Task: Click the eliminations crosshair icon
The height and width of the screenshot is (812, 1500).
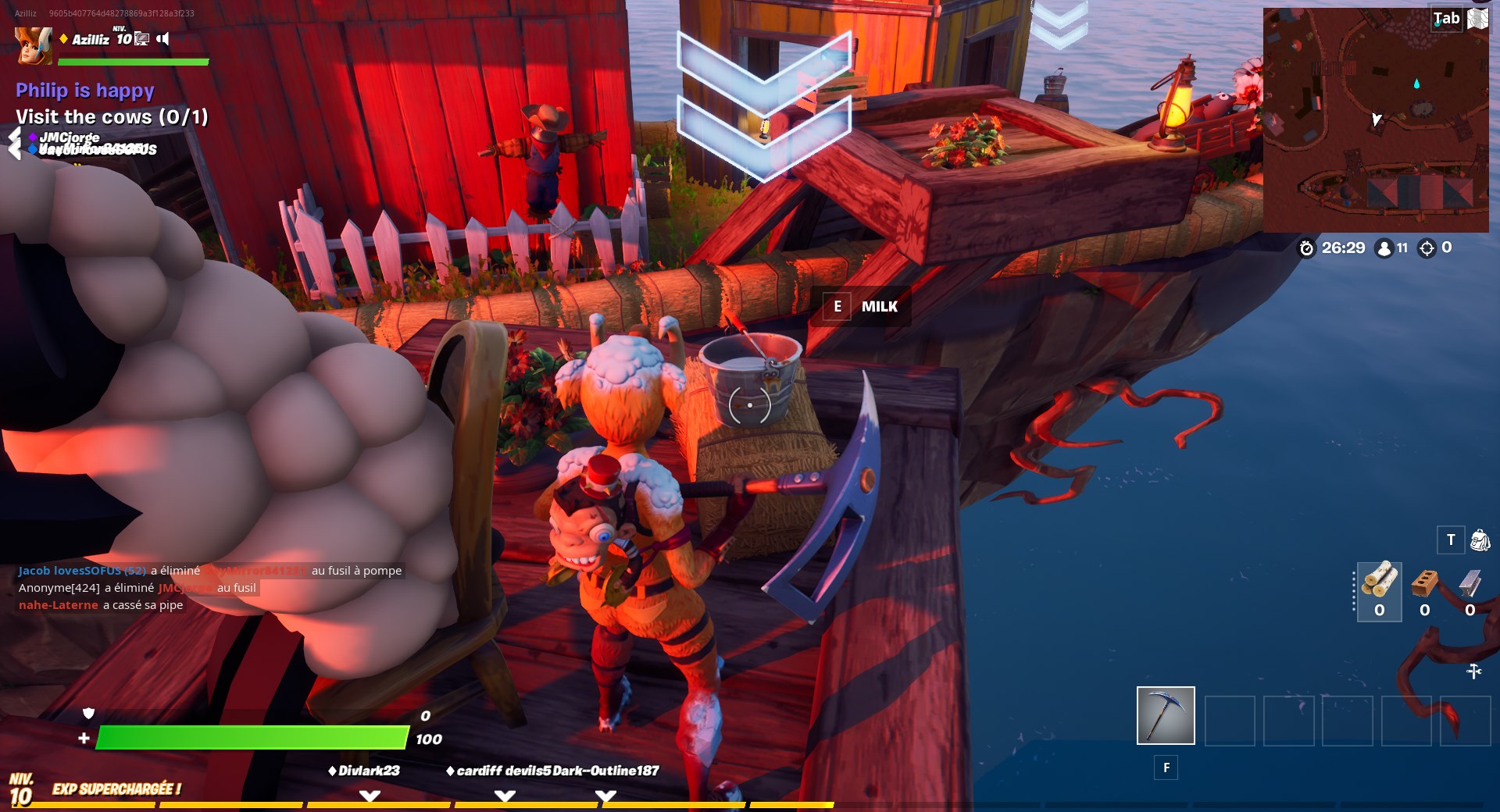Action: [1428, 248]
